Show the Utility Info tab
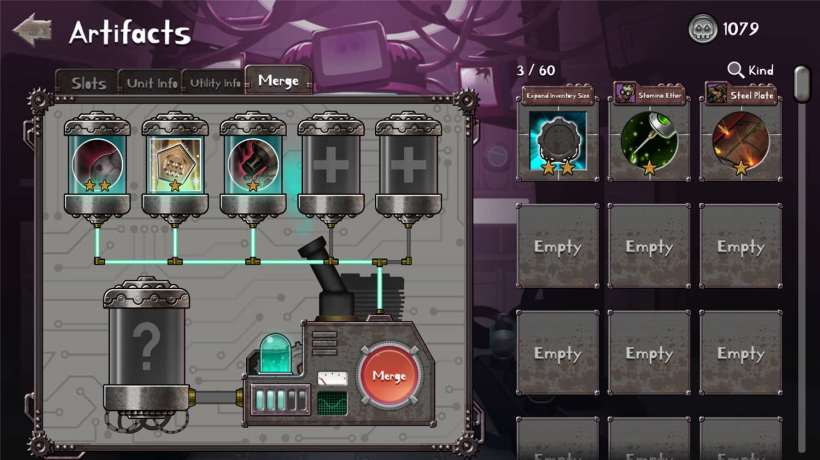 [215, 83]
